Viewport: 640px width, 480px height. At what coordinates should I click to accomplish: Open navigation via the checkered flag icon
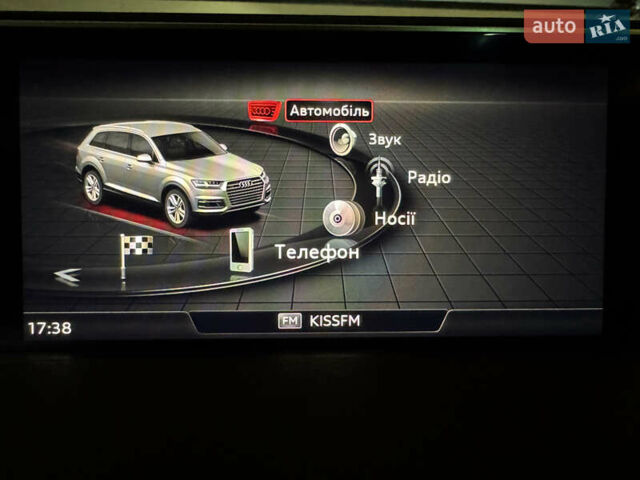134,254
